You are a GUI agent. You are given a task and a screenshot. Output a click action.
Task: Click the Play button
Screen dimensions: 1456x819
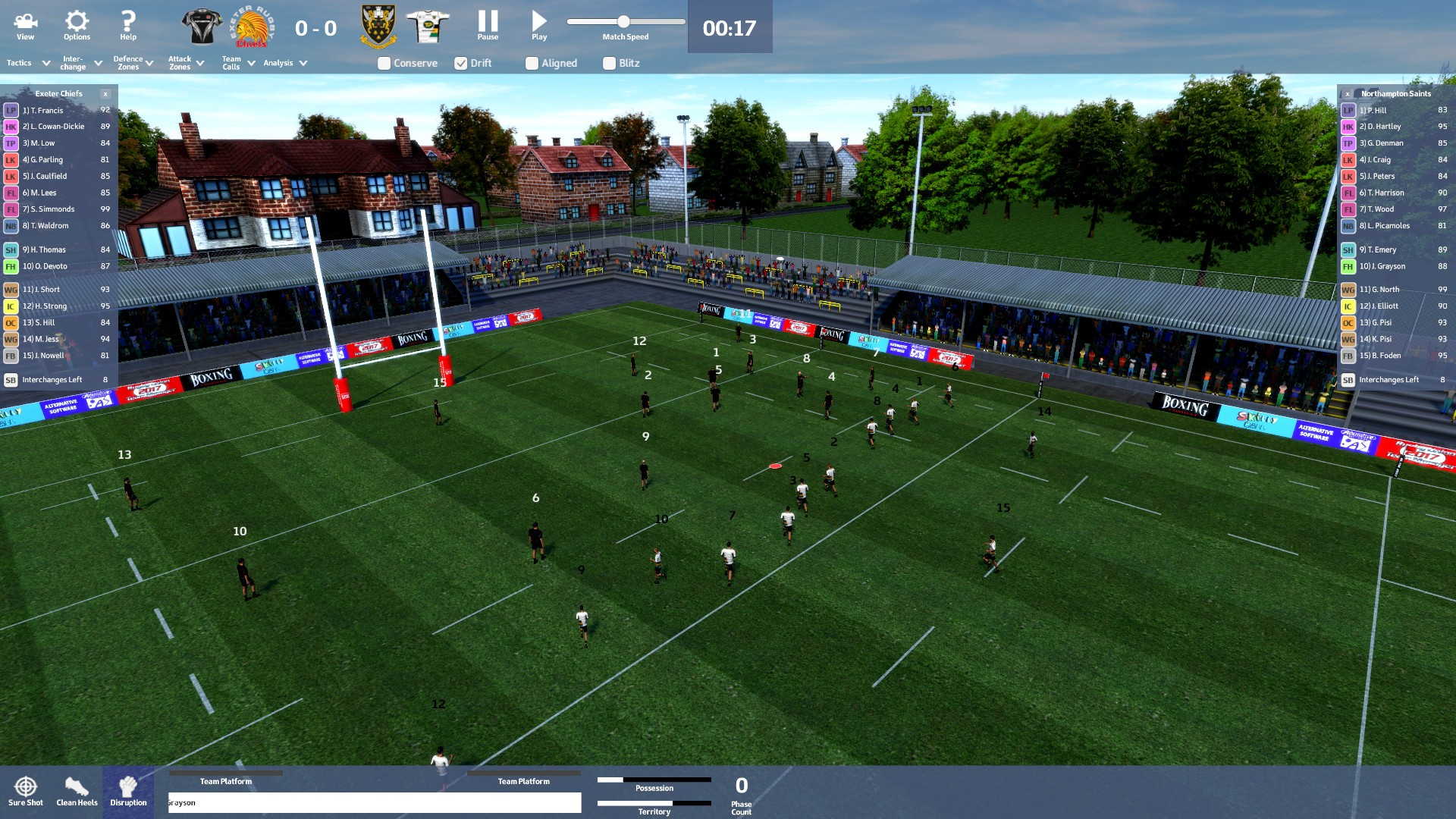tap(539, 26)
